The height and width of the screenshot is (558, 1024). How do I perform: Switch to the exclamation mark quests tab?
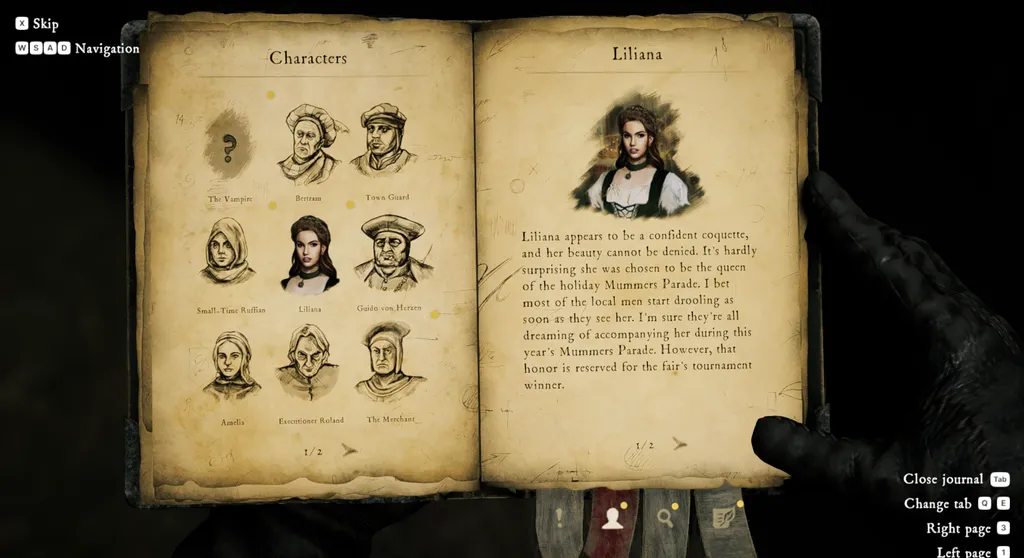click(559, 518)
